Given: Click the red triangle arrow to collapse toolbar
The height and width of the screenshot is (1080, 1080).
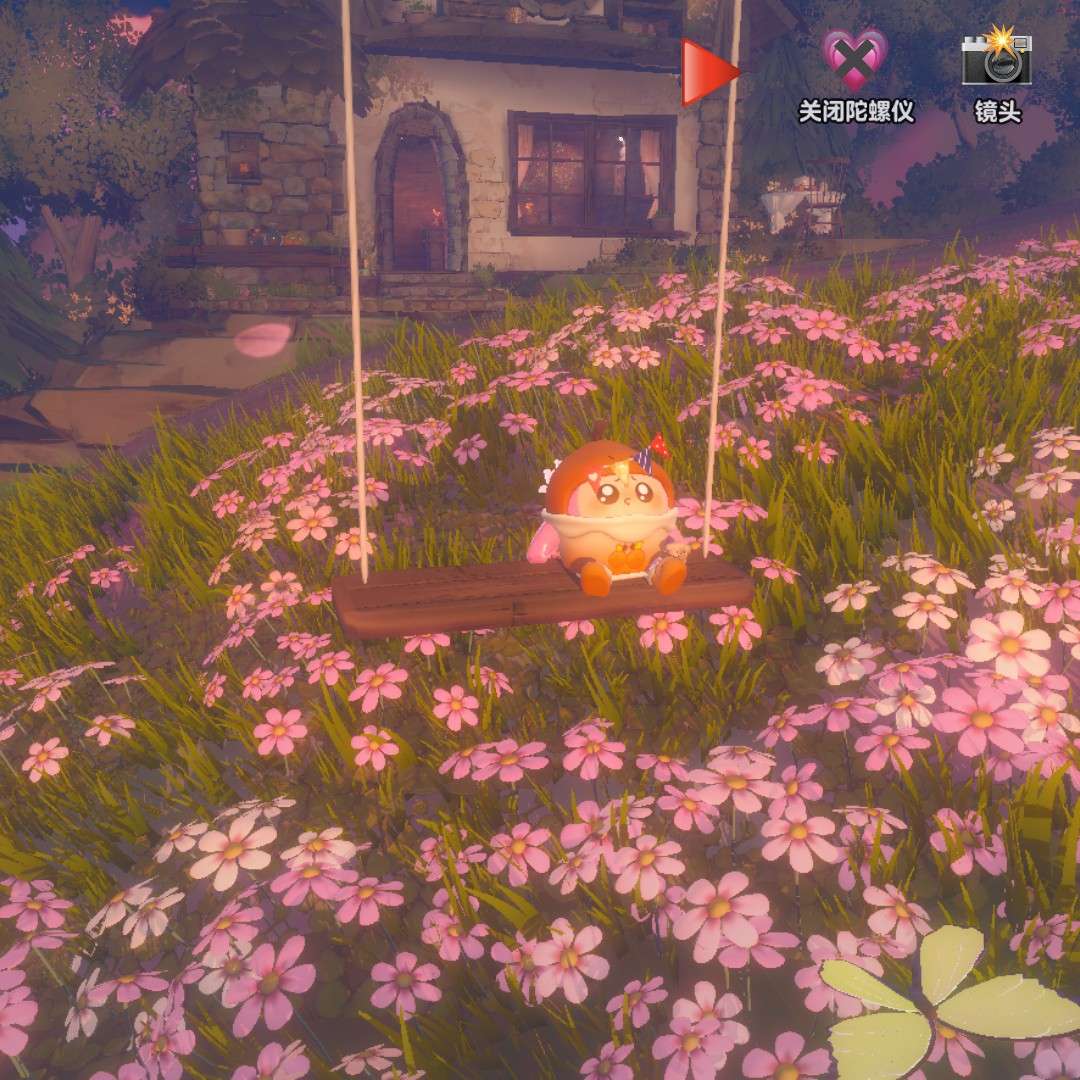Looking at the screenshot, I should (708, 72).
